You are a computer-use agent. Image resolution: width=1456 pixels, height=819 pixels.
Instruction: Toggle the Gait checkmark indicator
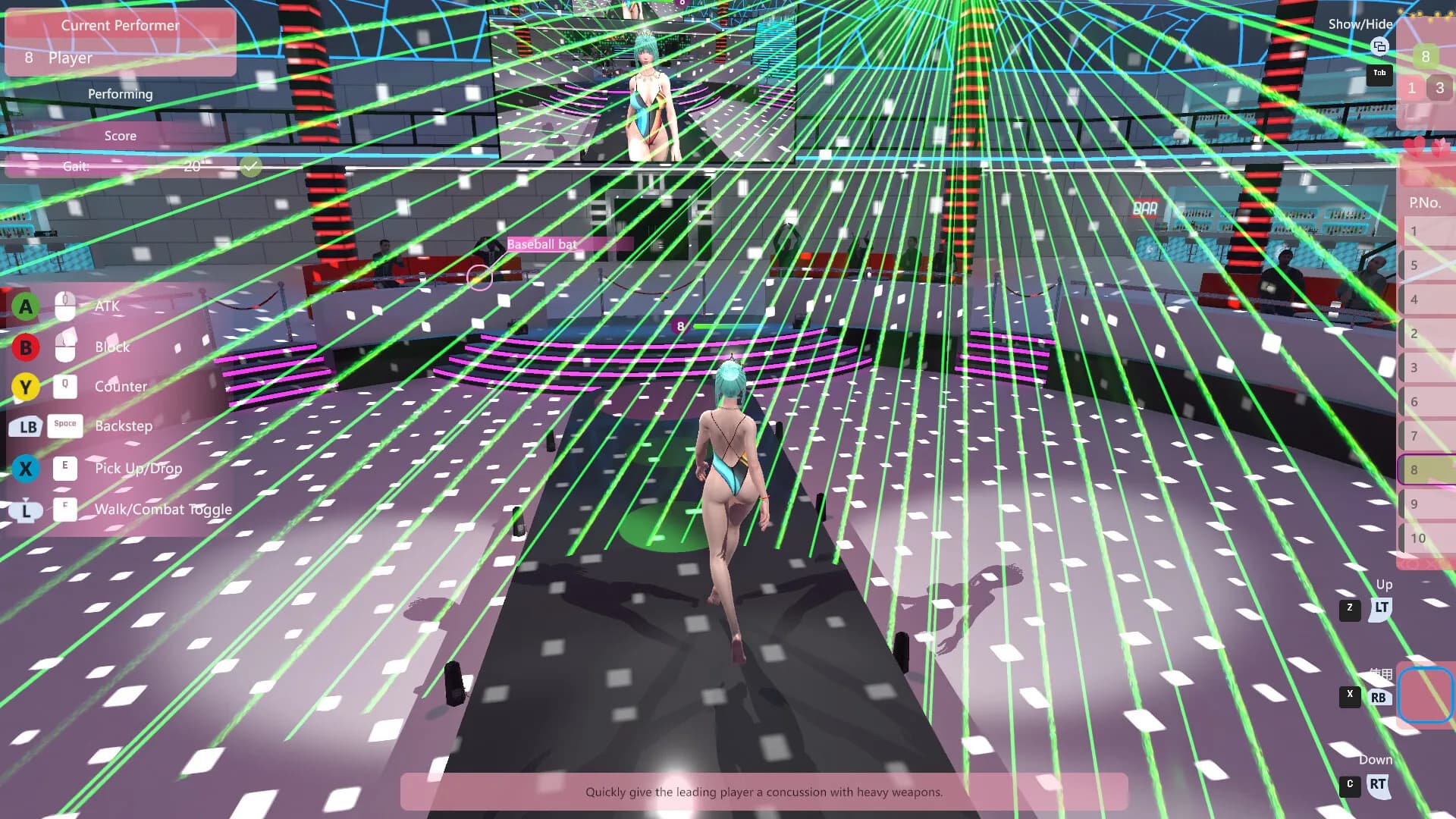click(x=250, y=166)
